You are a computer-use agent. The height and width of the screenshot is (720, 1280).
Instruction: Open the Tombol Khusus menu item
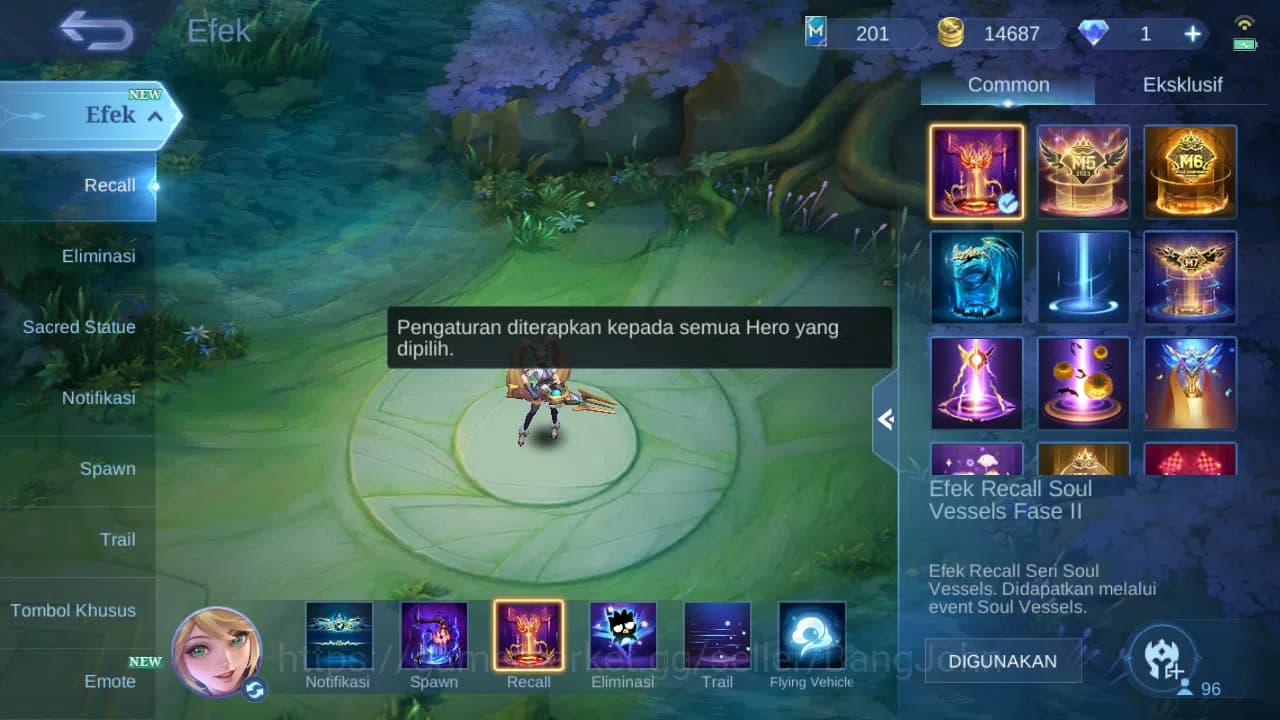73,610
